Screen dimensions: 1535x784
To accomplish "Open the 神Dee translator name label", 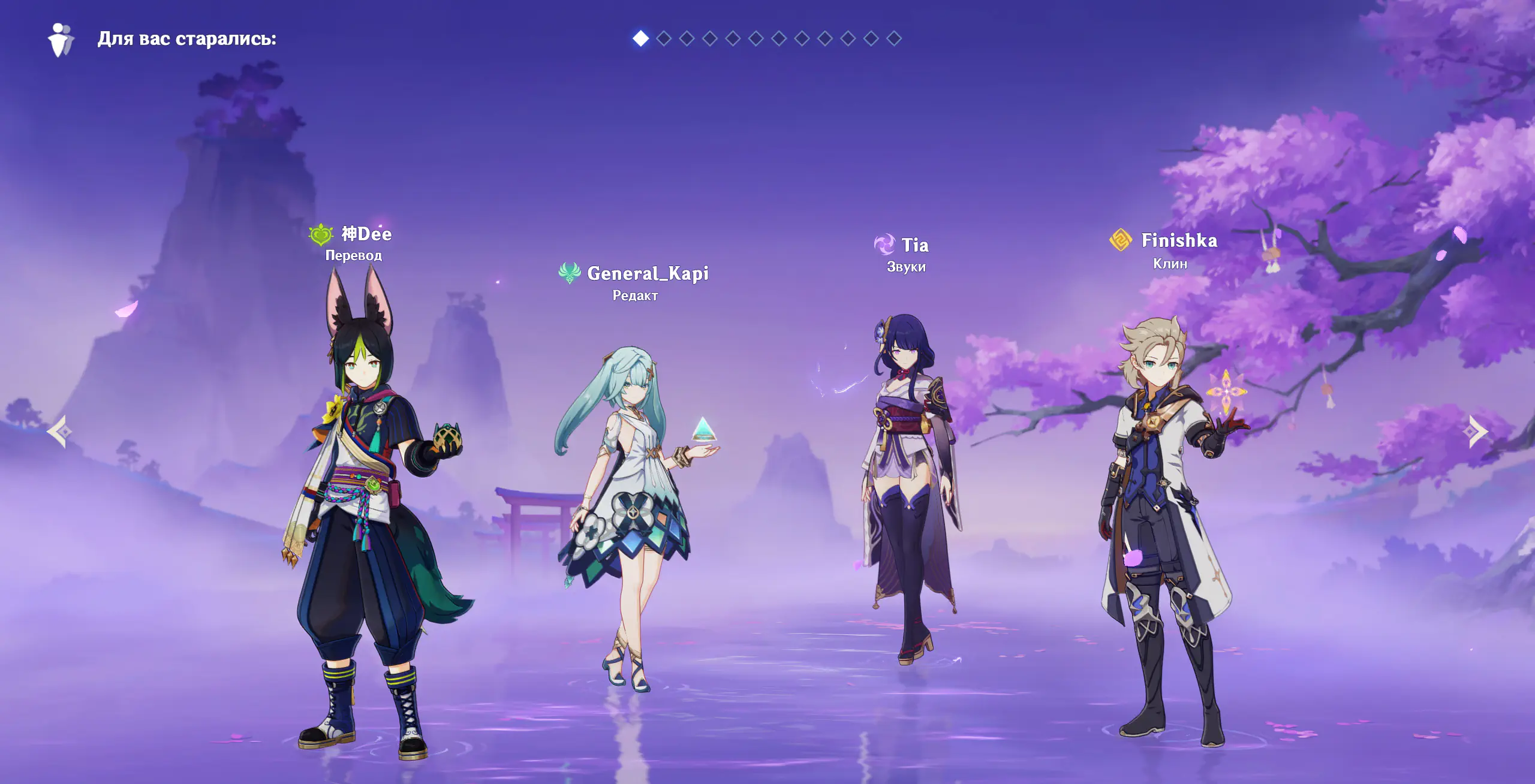I will coord(366,234).
